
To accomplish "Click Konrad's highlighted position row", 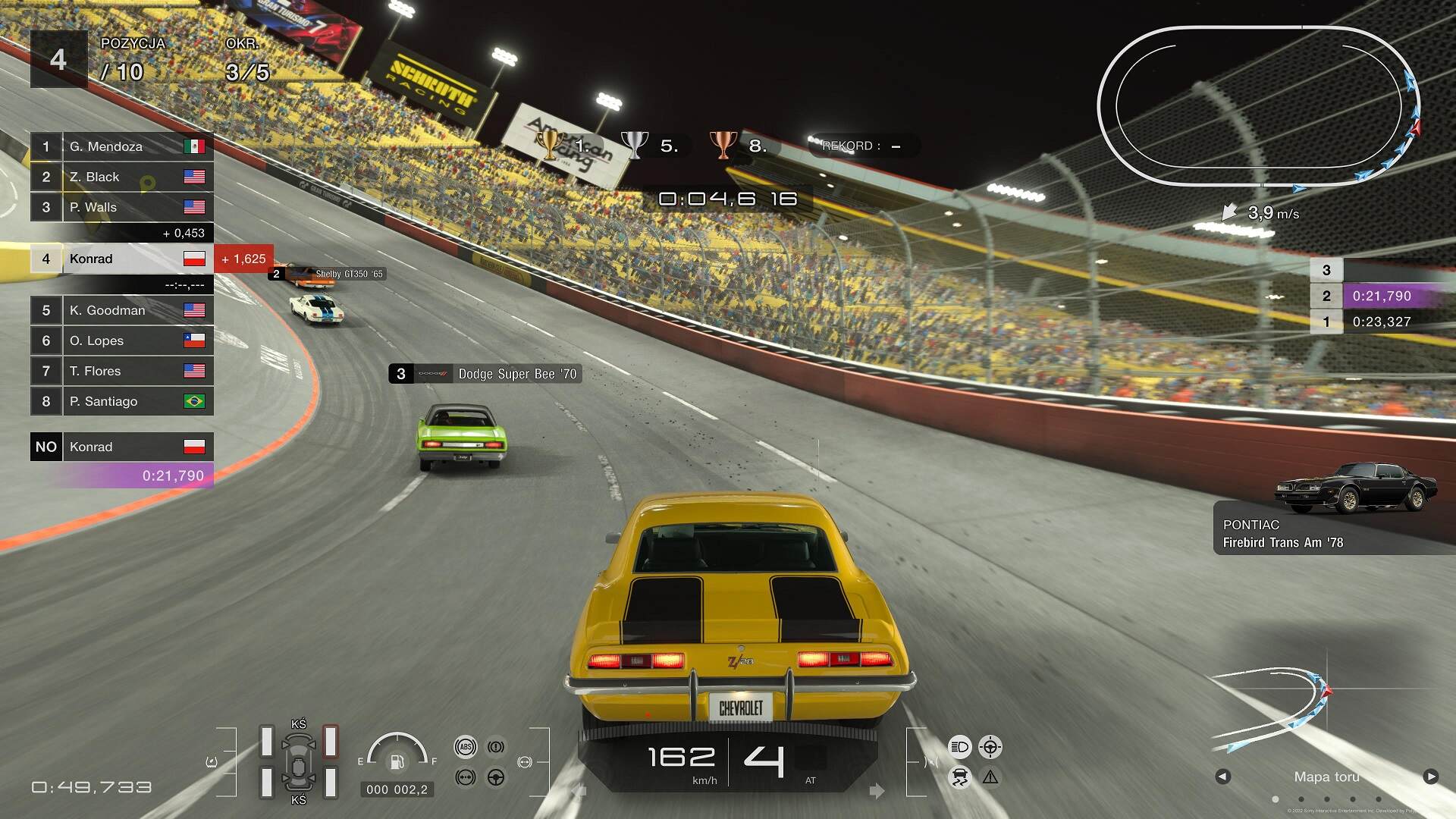I will pyautogui.click(x=121, y=259).
